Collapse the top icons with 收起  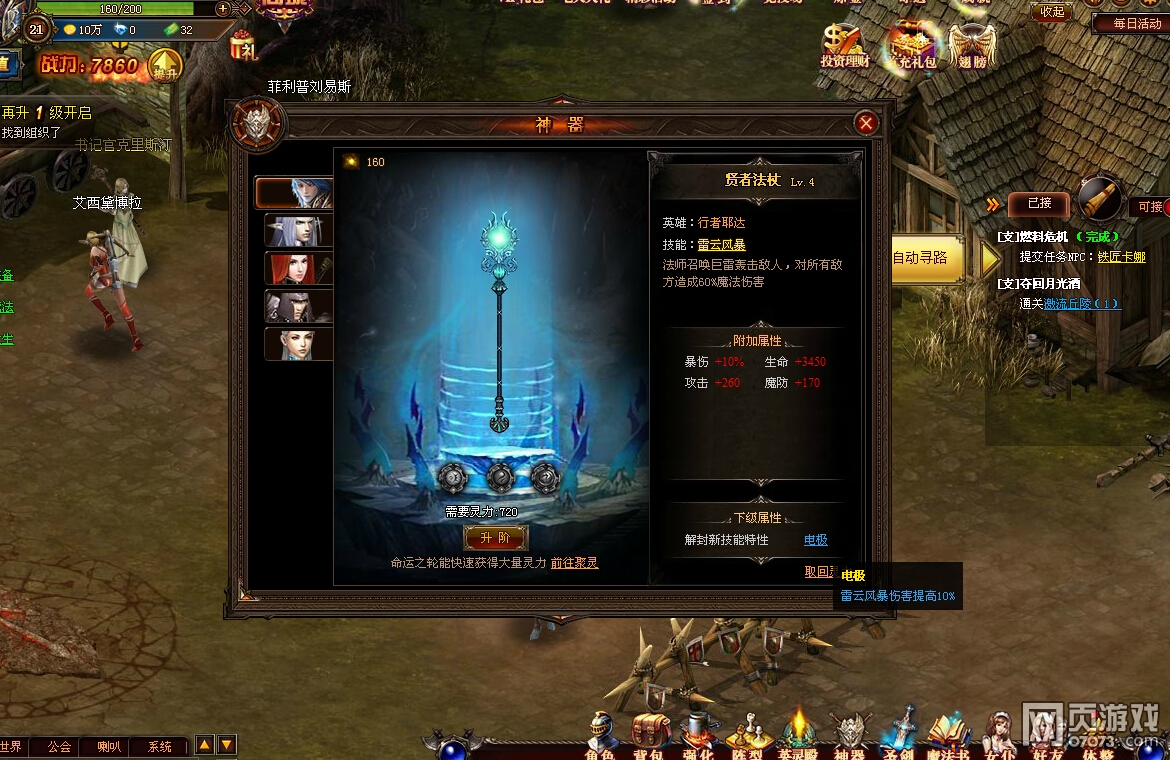click(1052, 12)
